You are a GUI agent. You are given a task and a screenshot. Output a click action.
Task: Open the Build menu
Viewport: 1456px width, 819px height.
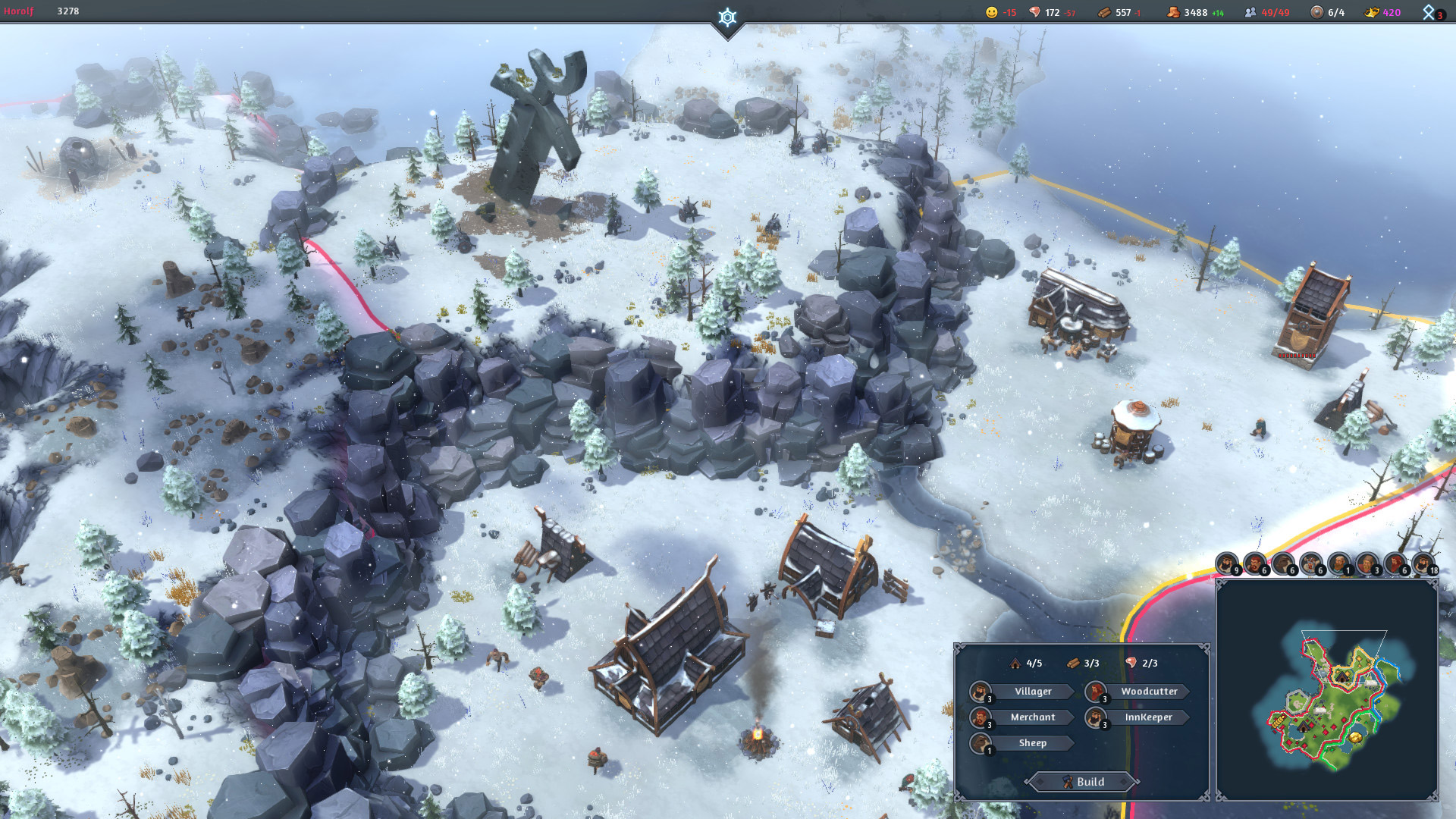click(x=1082, y=782)
